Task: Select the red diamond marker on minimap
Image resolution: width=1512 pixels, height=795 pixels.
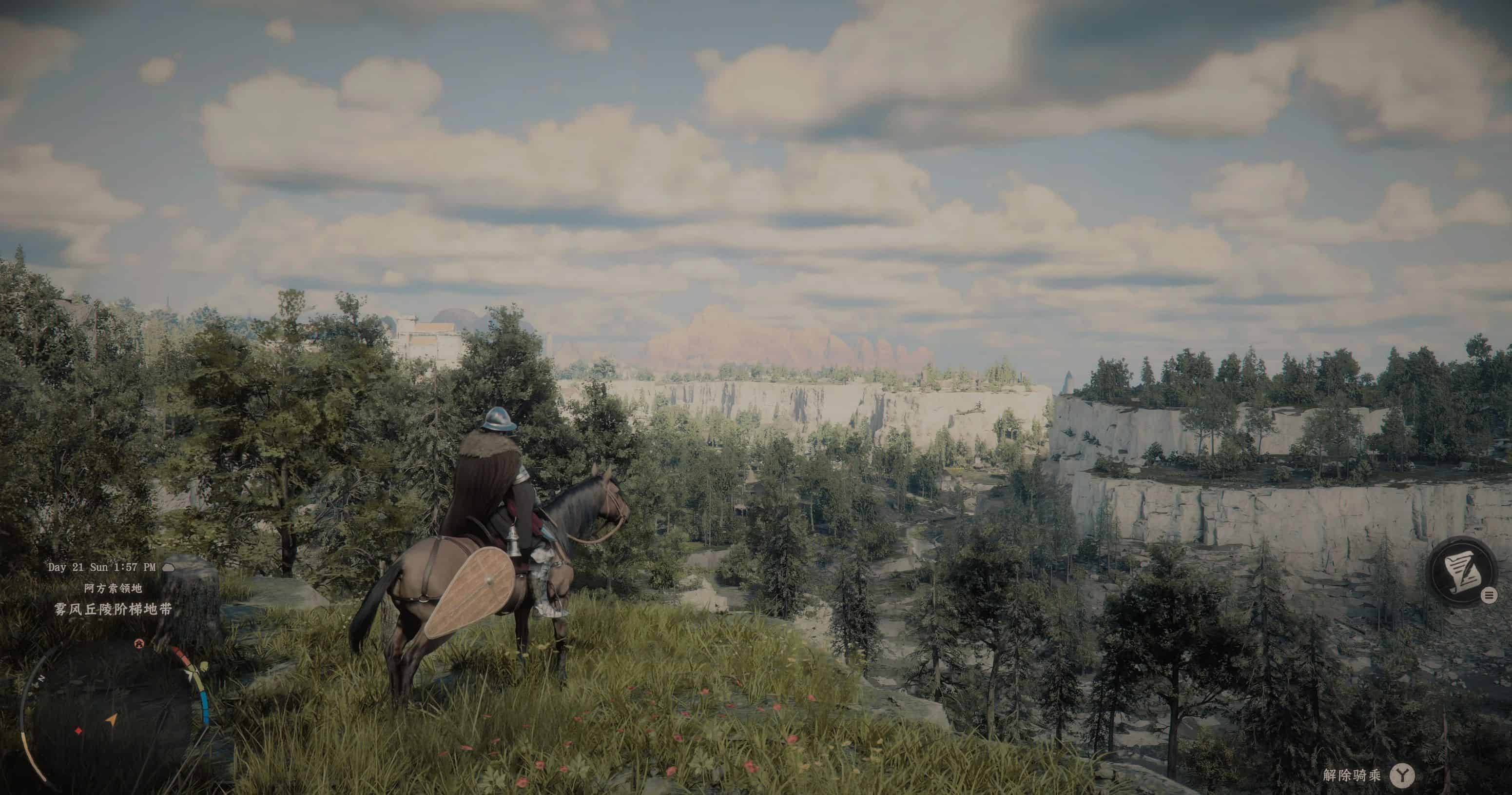Action: [78, 732]
